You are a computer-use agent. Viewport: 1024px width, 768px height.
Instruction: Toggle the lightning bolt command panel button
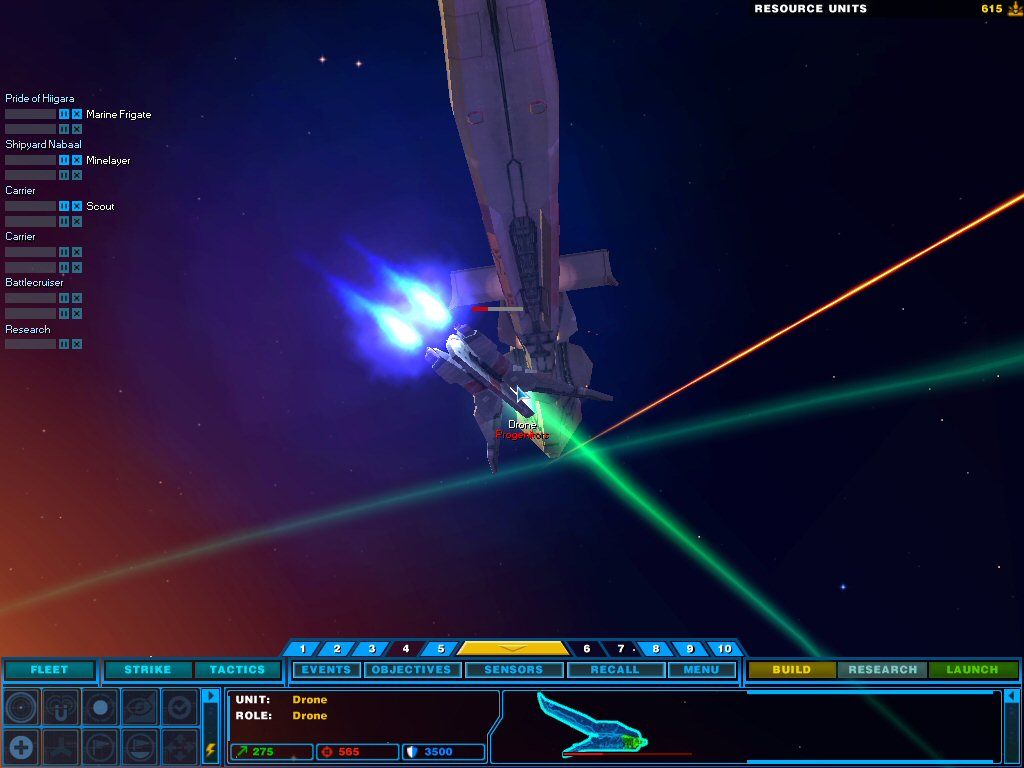(210, 748)
